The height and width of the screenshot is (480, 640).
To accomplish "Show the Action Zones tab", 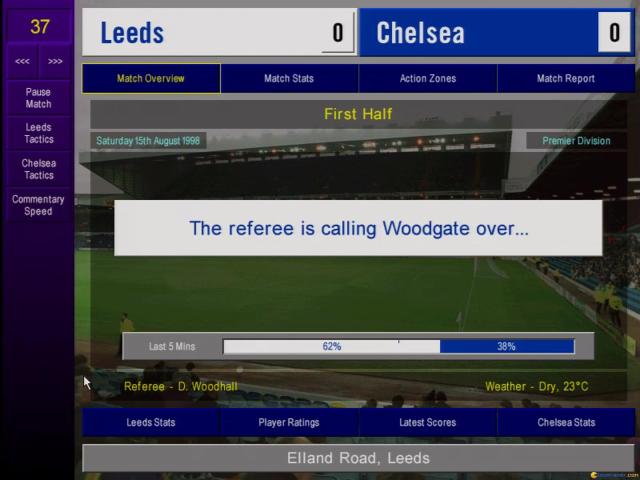I will pos(427,78).
